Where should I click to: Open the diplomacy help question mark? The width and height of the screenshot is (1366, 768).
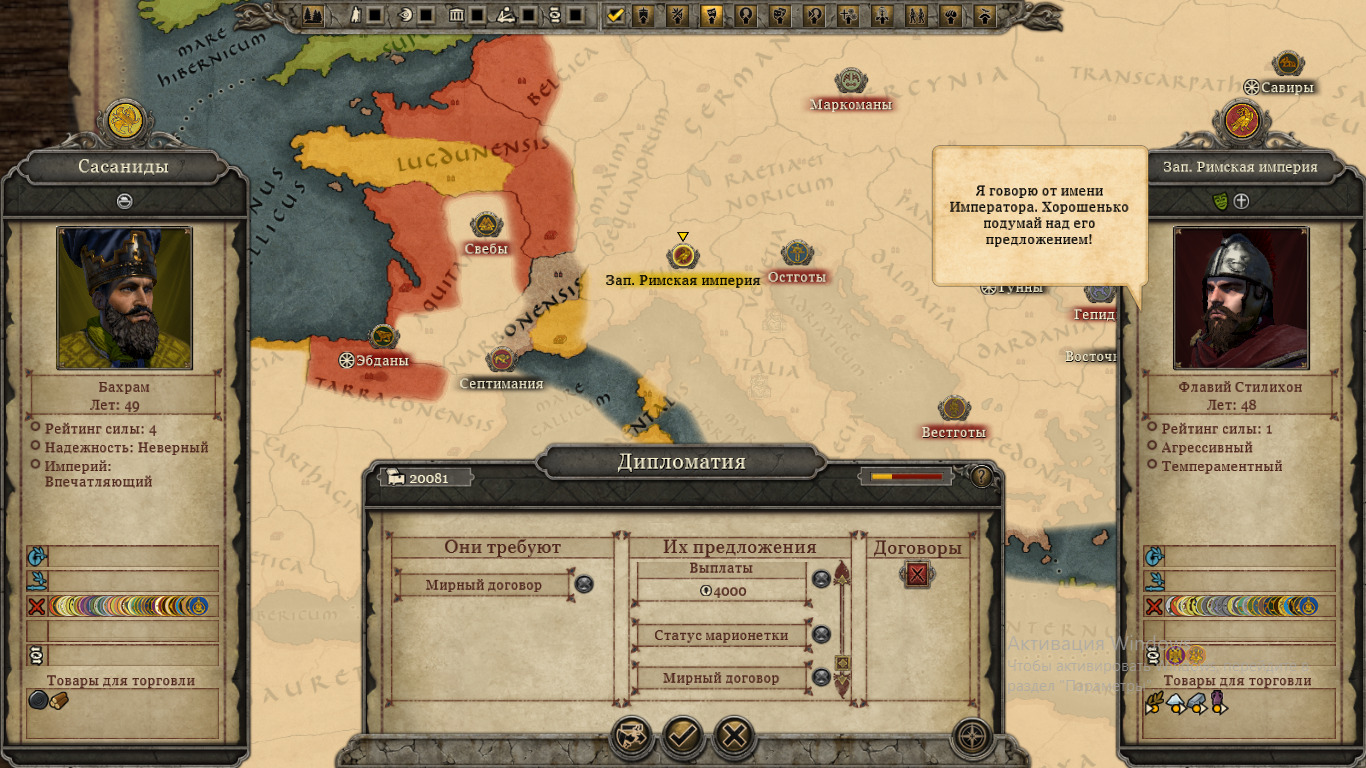(x=982, y=477)
